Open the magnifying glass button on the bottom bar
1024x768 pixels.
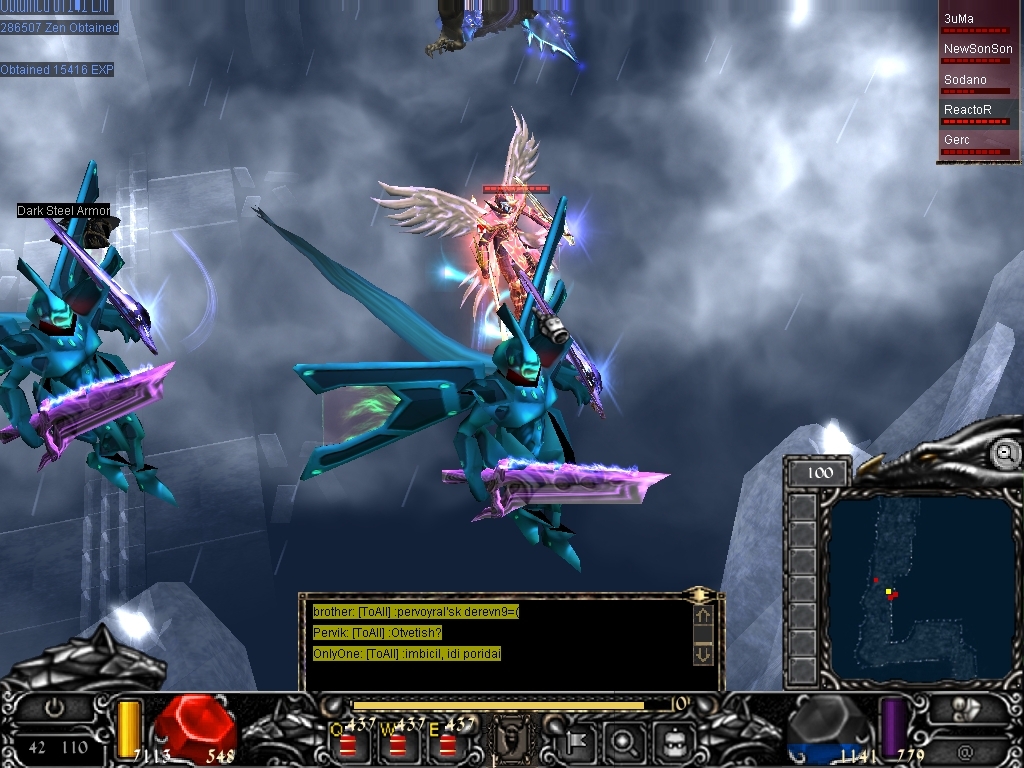coord(624,743)
